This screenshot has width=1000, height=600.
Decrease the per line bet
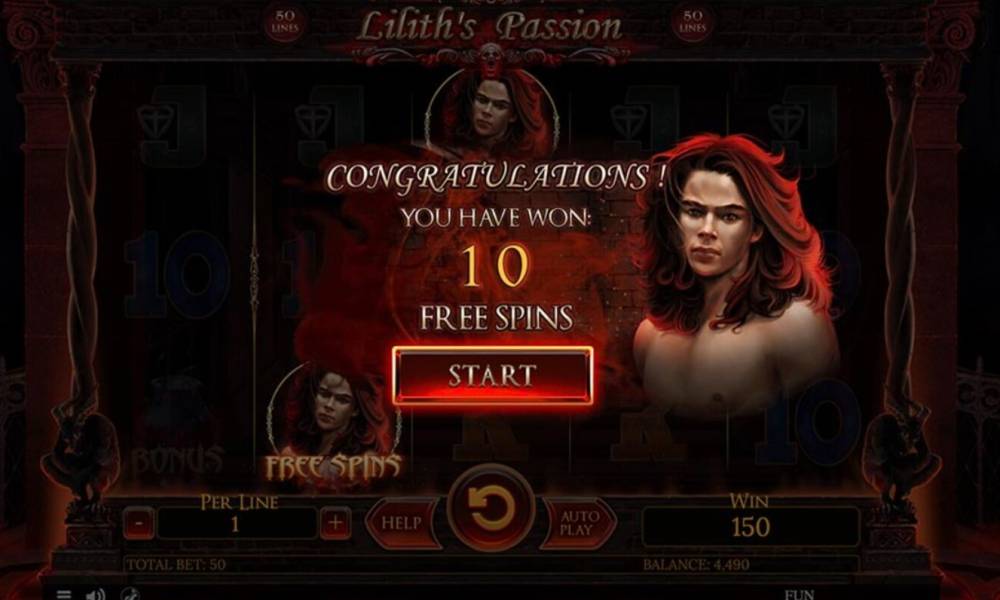point(139,522)
